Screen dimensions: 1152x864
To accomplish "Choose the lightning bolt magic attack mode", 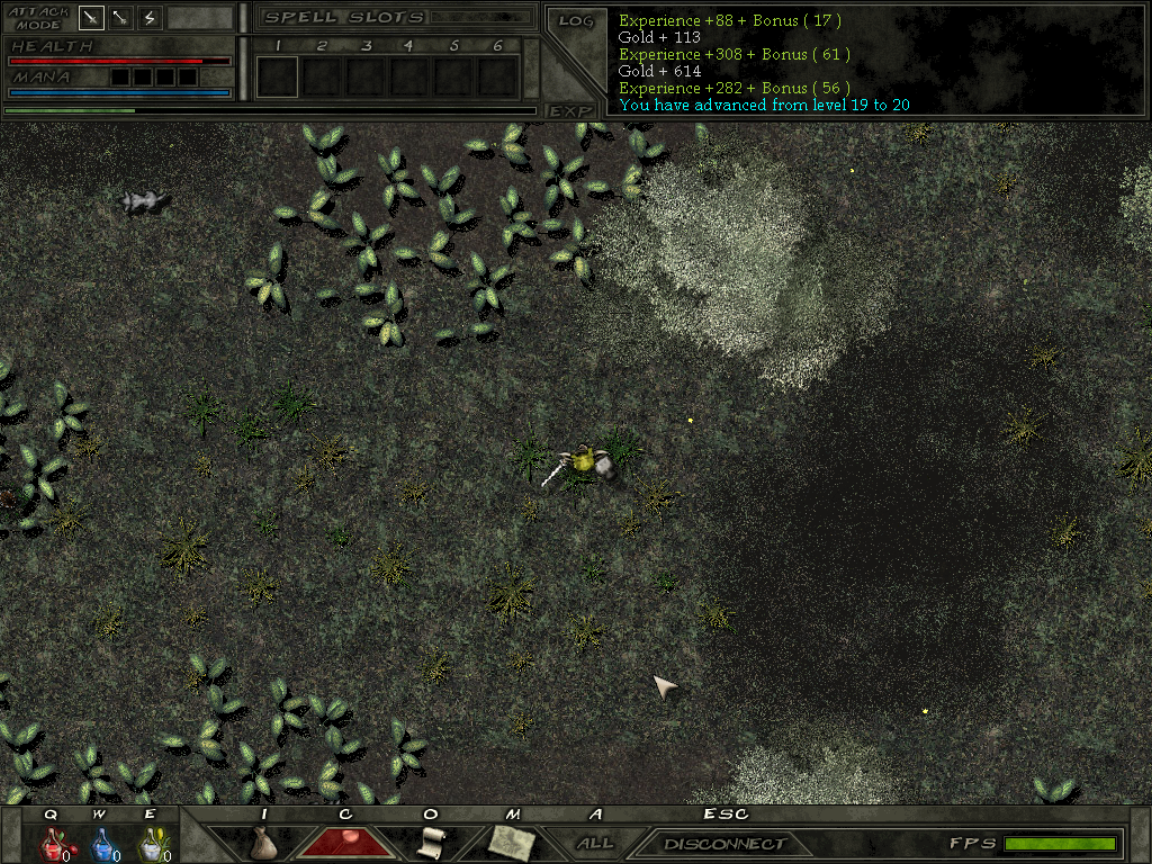I will [150, 17].
